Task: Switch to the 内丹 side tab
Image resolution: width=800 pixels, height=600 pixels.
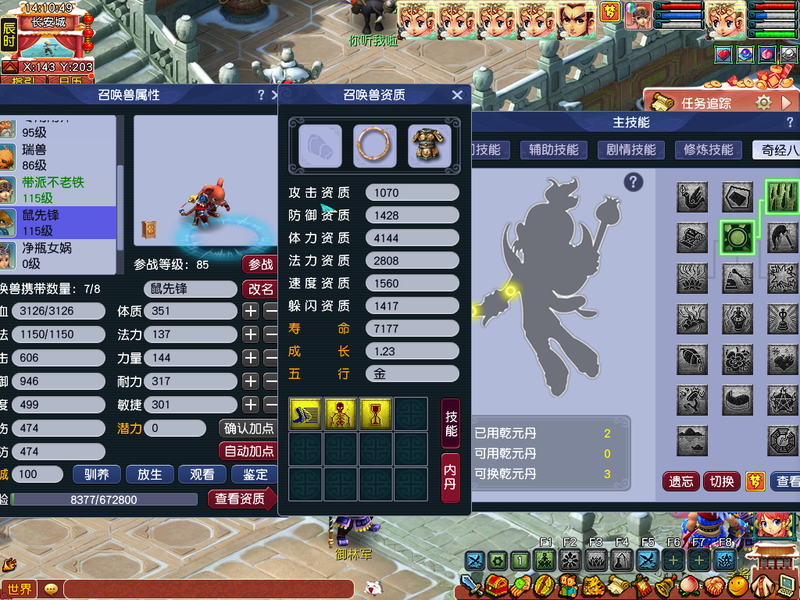Action: (451, 478)
